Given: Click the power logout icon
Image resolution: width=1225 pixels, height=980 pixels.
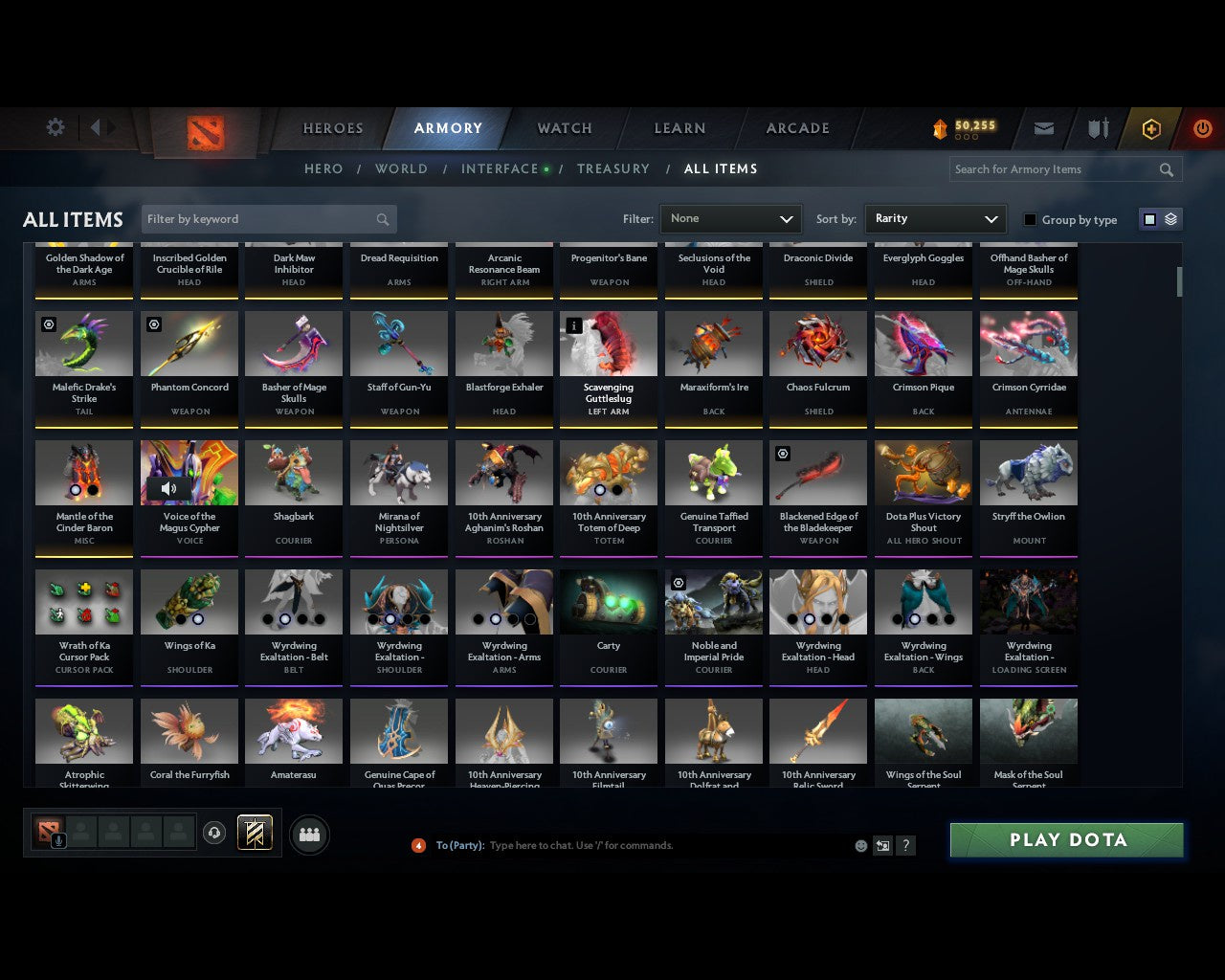Looking at the screenshot, I should [x=1202, y=128].
